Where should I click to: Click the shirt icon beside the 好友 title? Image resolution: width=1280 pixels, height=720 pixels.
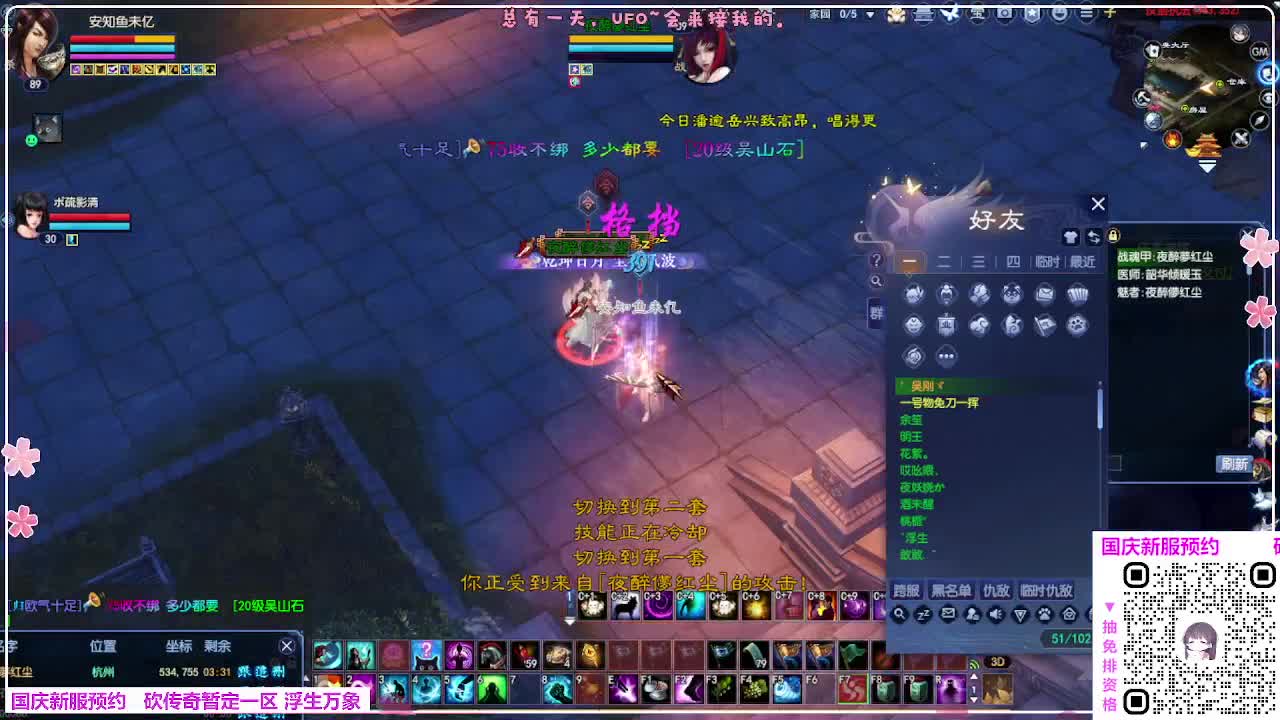(x=1071, y=236)
